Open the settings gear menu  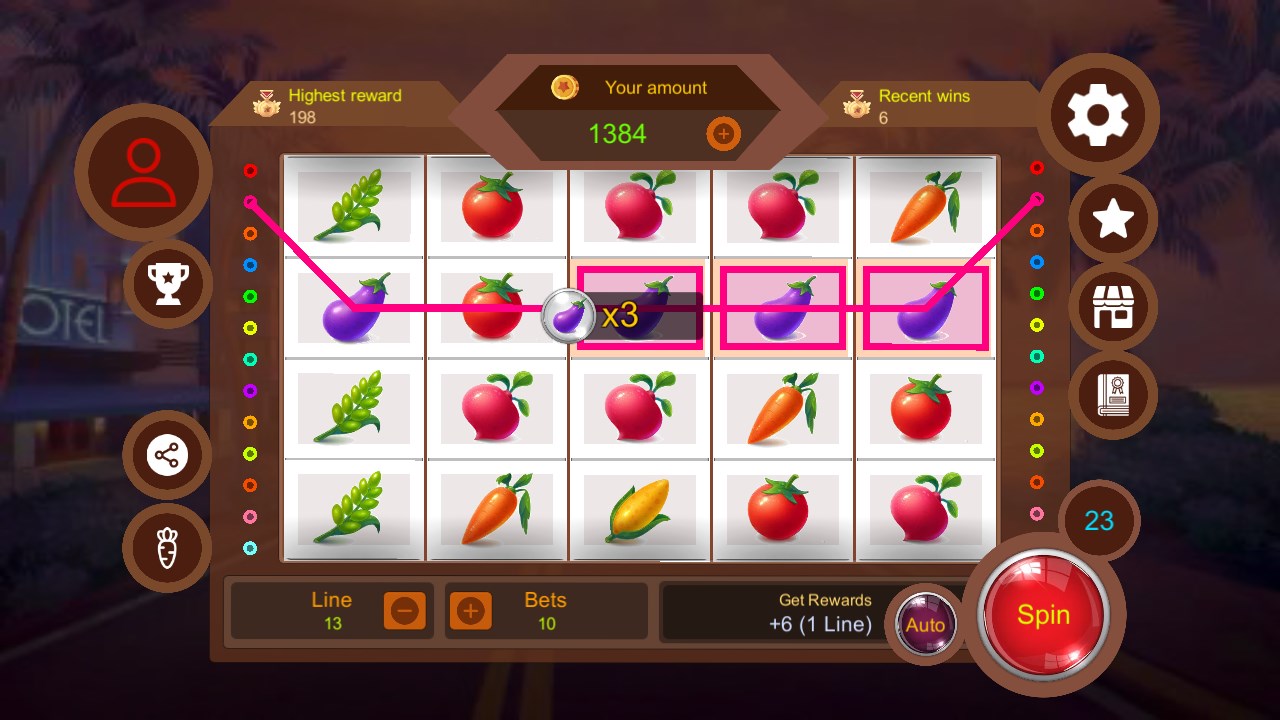1098,116
